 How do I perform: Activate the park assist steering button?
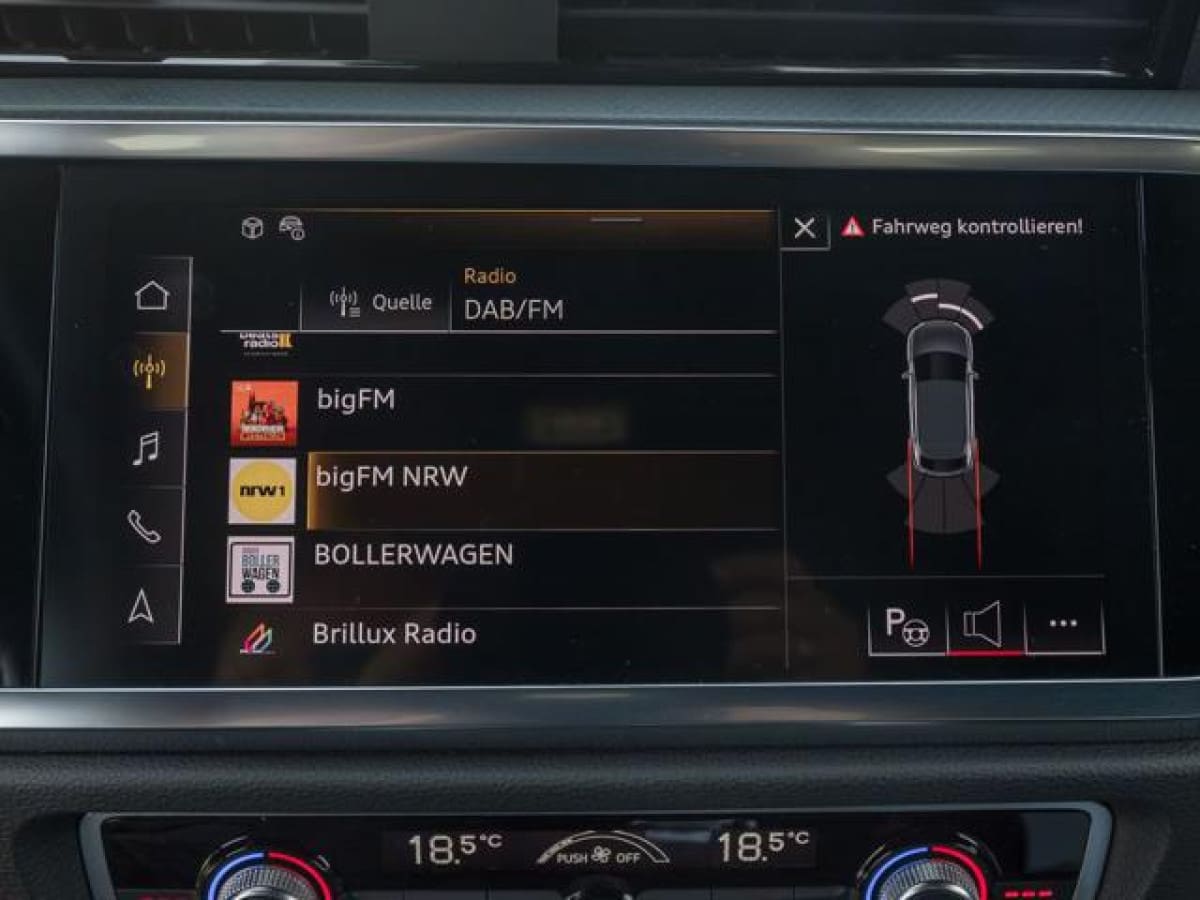click(907, 626)
